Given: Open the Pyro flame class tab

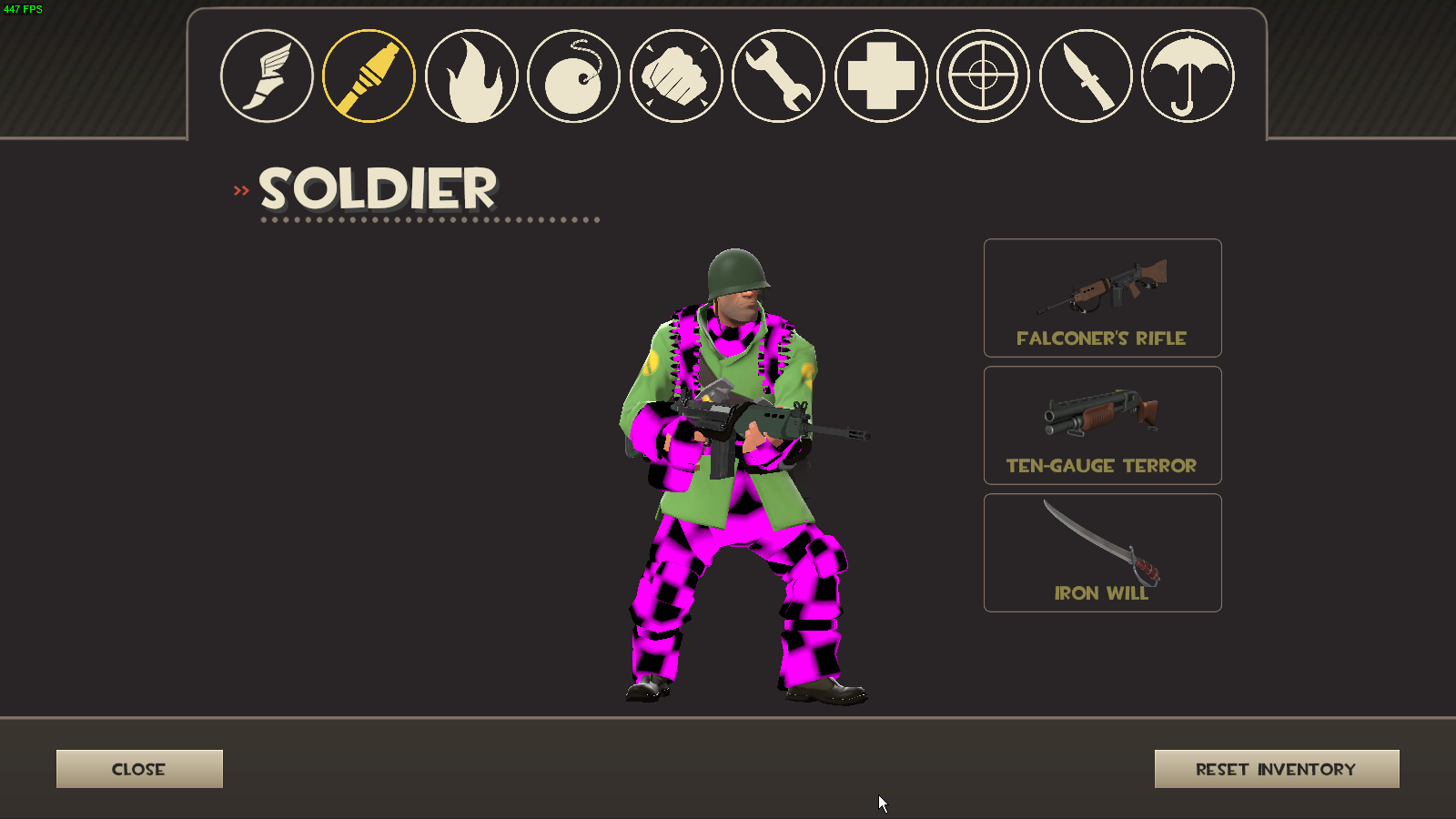Looking at the screenshot, I should (471, 76).
